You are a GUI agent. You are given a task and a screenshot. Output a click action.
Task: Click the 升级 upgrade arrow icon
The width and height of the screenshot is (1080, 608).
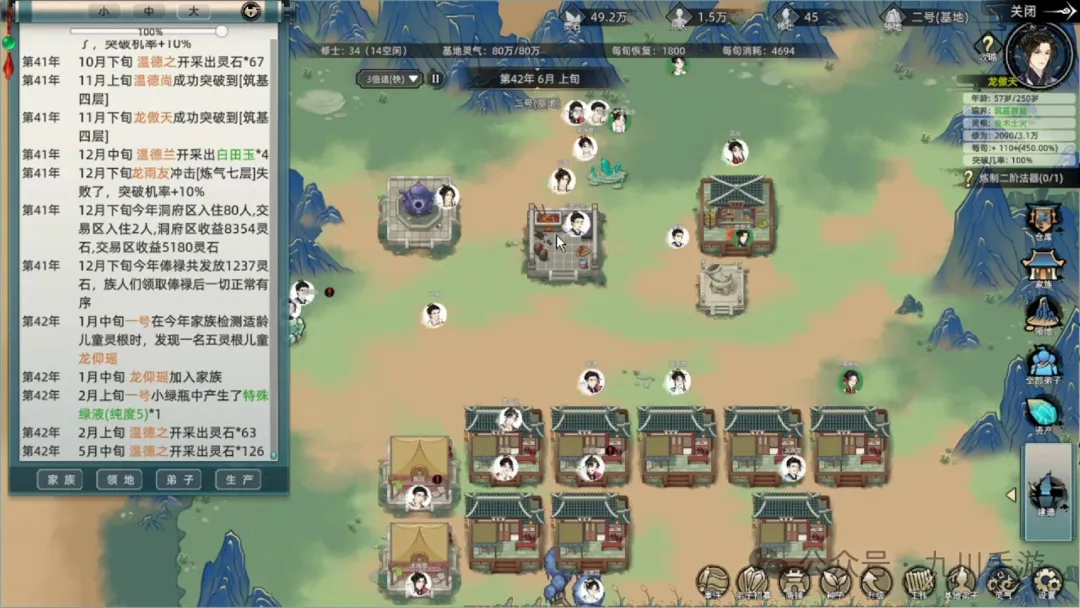point(876,582)
